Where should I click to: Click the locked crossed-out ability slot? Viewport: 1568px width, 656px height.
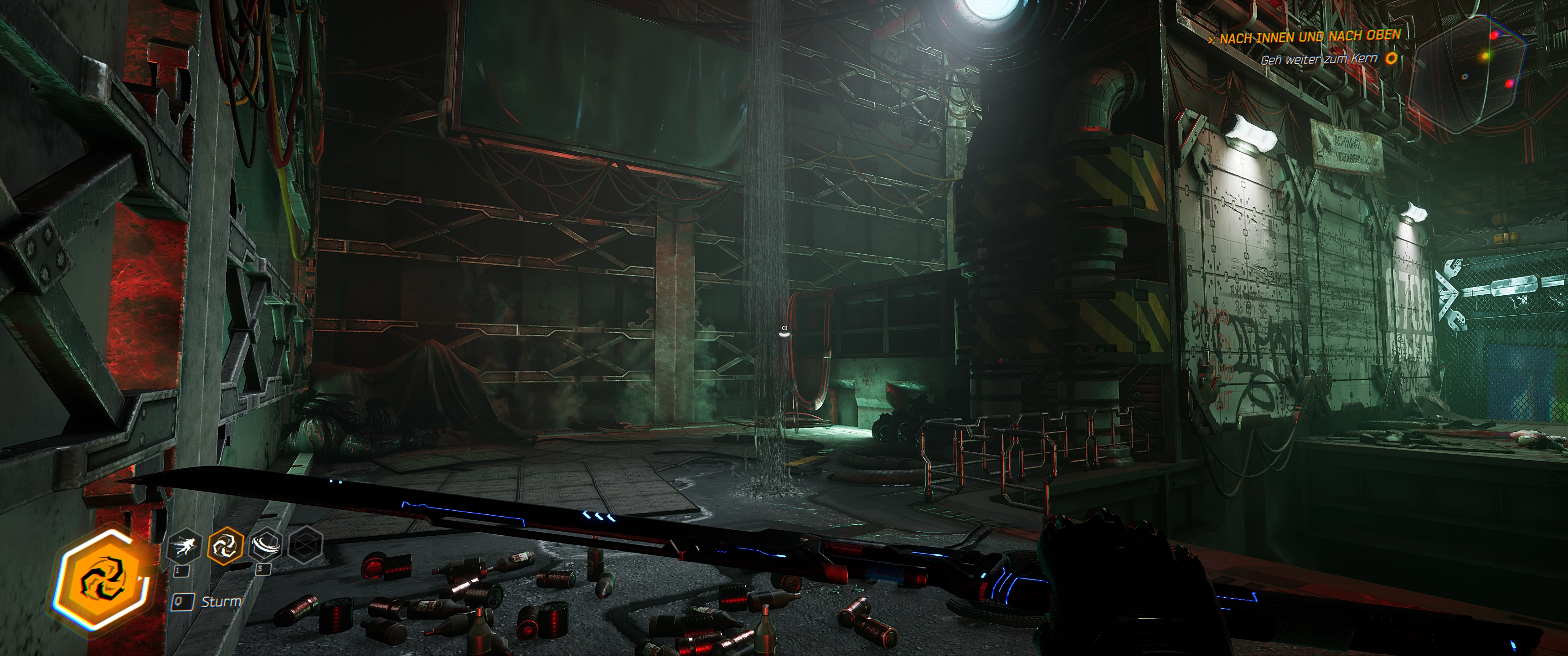(x=304, y=544)
